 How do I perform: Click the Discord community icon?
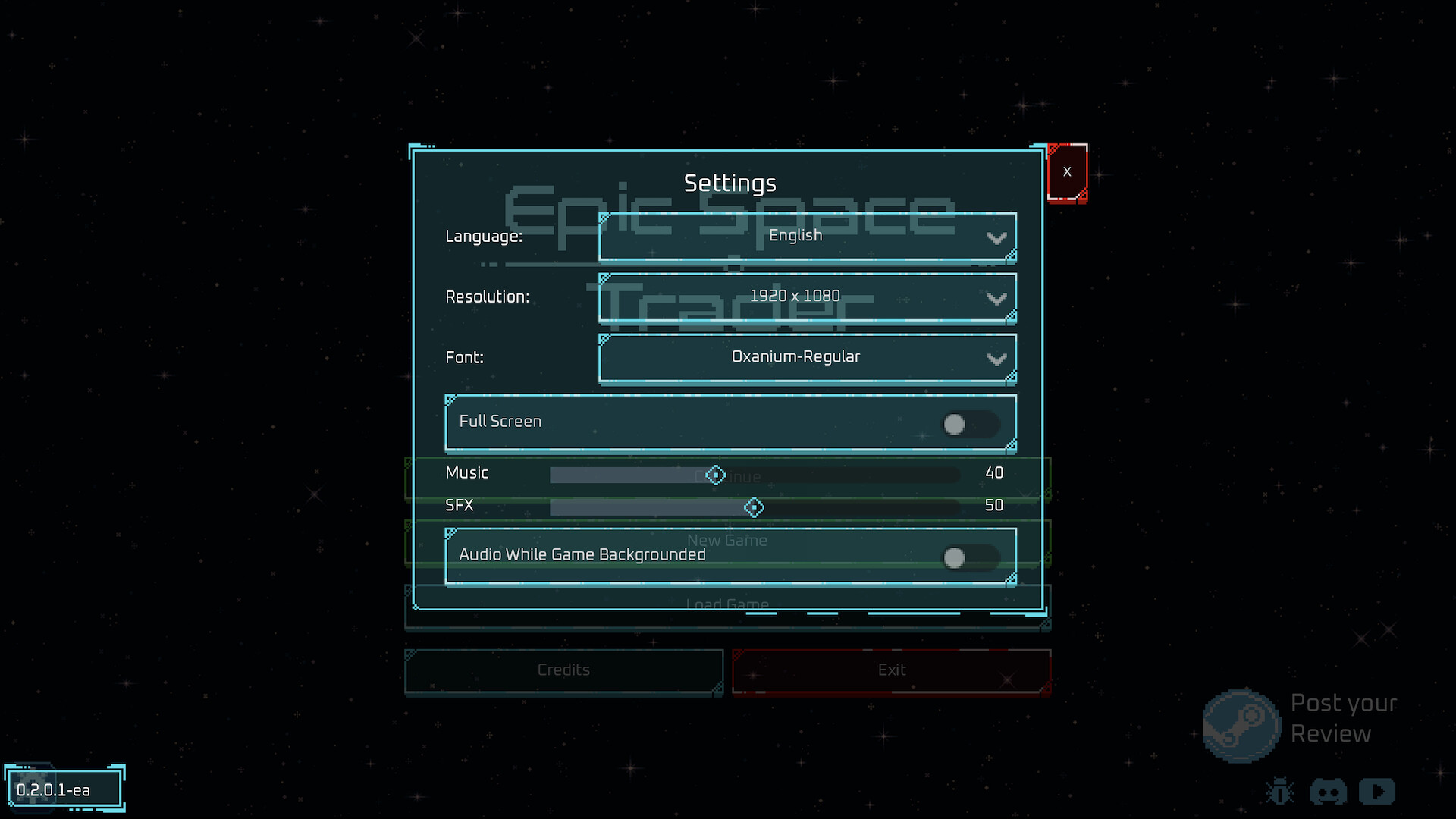(1329, 791)
